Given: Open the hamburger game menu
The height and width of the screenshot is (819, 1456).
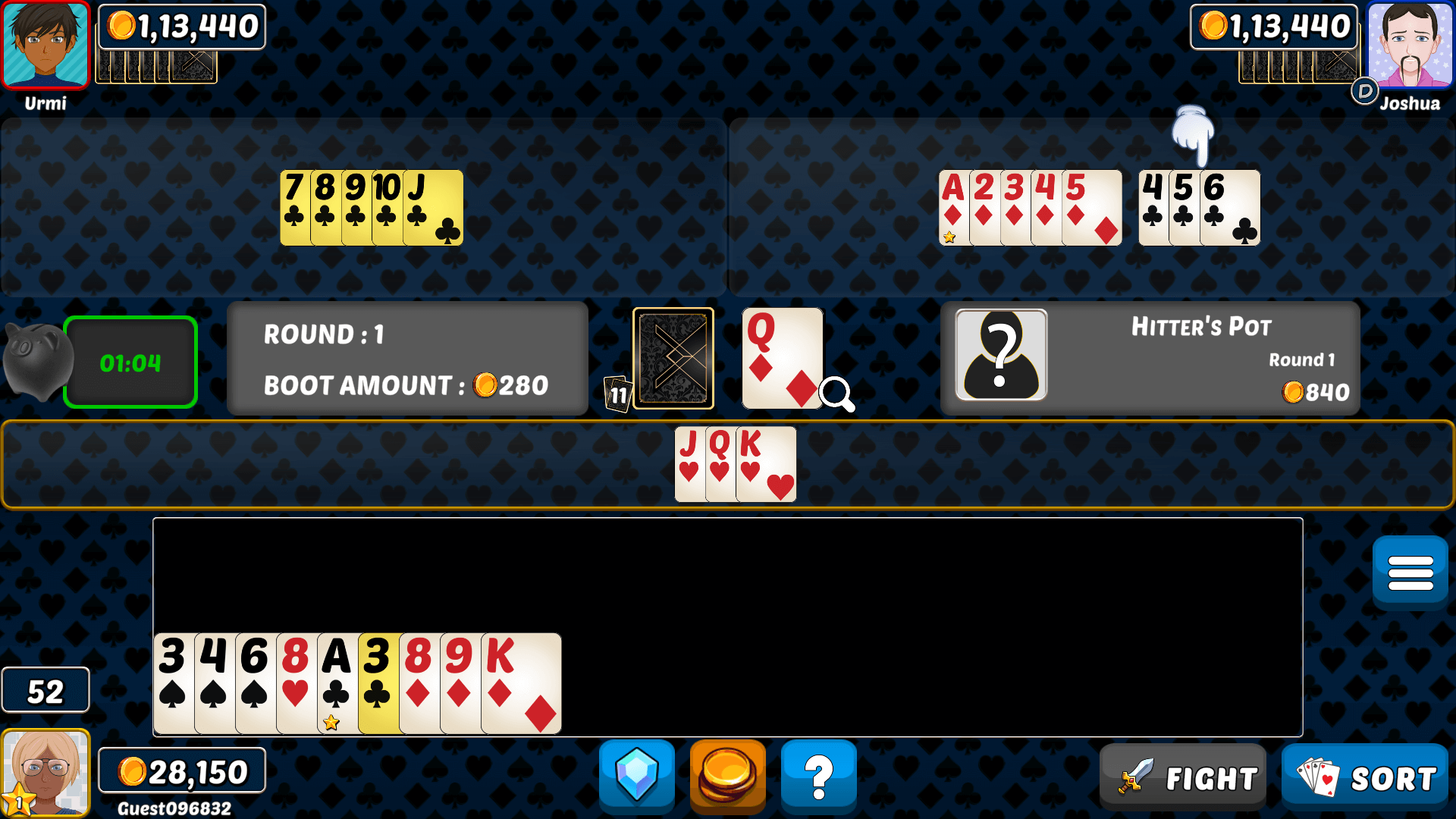Looking at the screenshot, I should coord(1409,570).
